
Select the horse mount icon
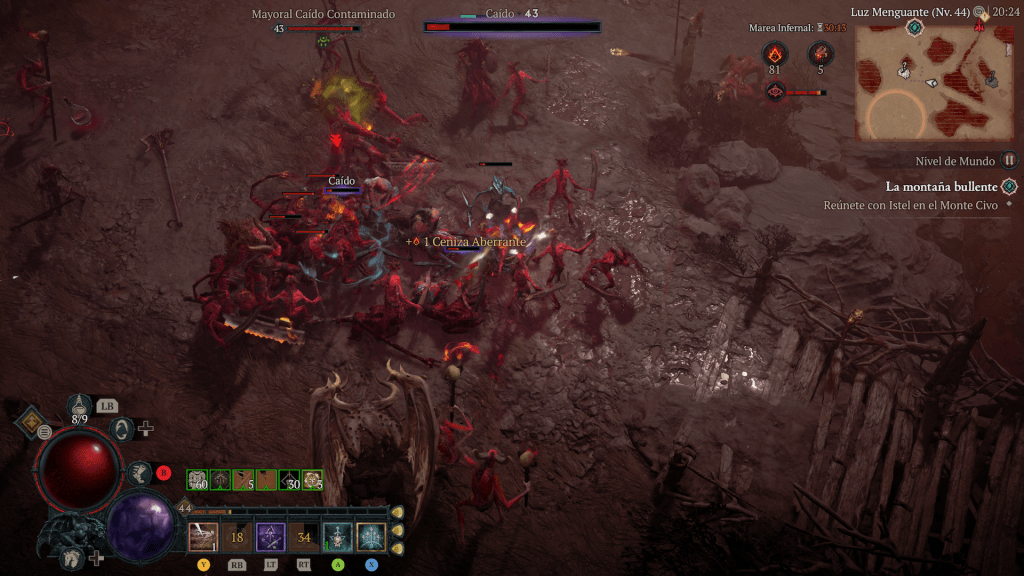pos(71,558)
